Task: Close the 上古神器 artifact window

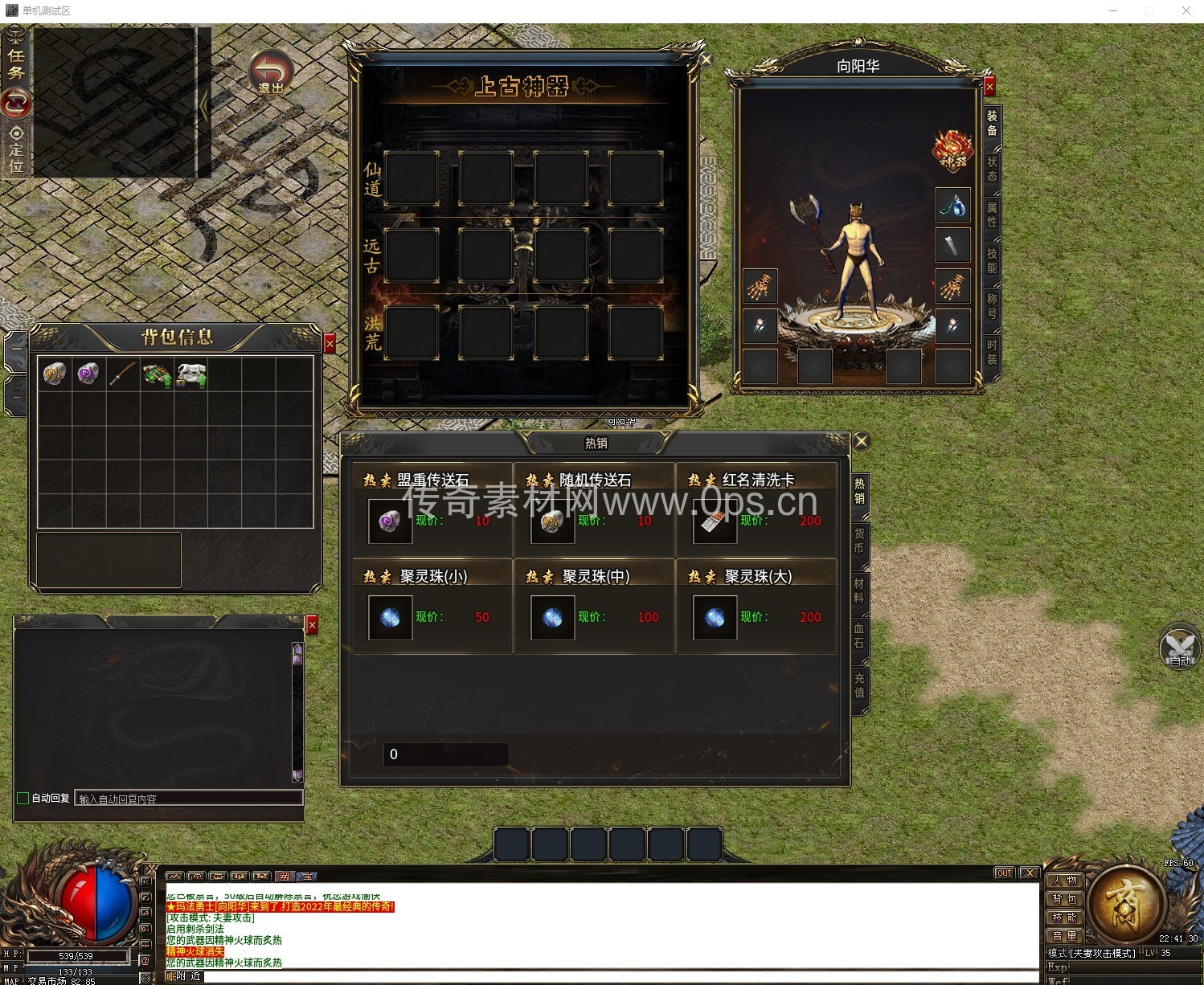Action: pos(706,59)
